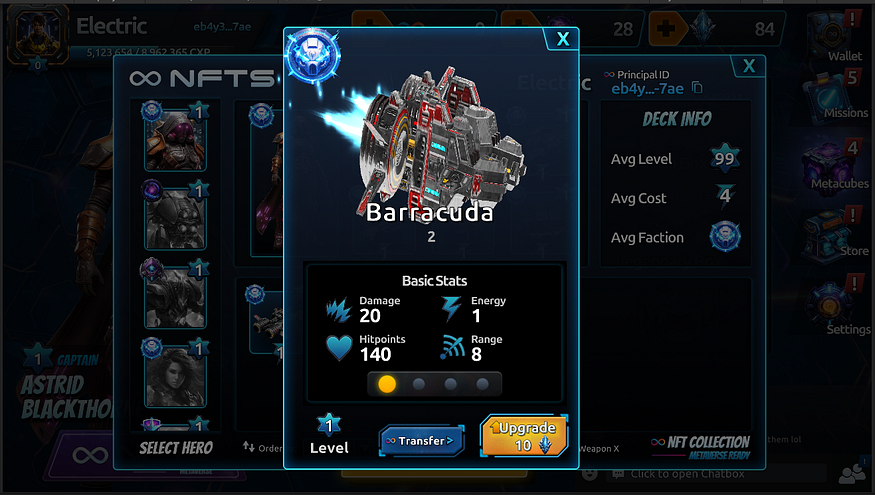875x495 pixels.
Task: Copy the Principal ID
Action: (697, 89)
